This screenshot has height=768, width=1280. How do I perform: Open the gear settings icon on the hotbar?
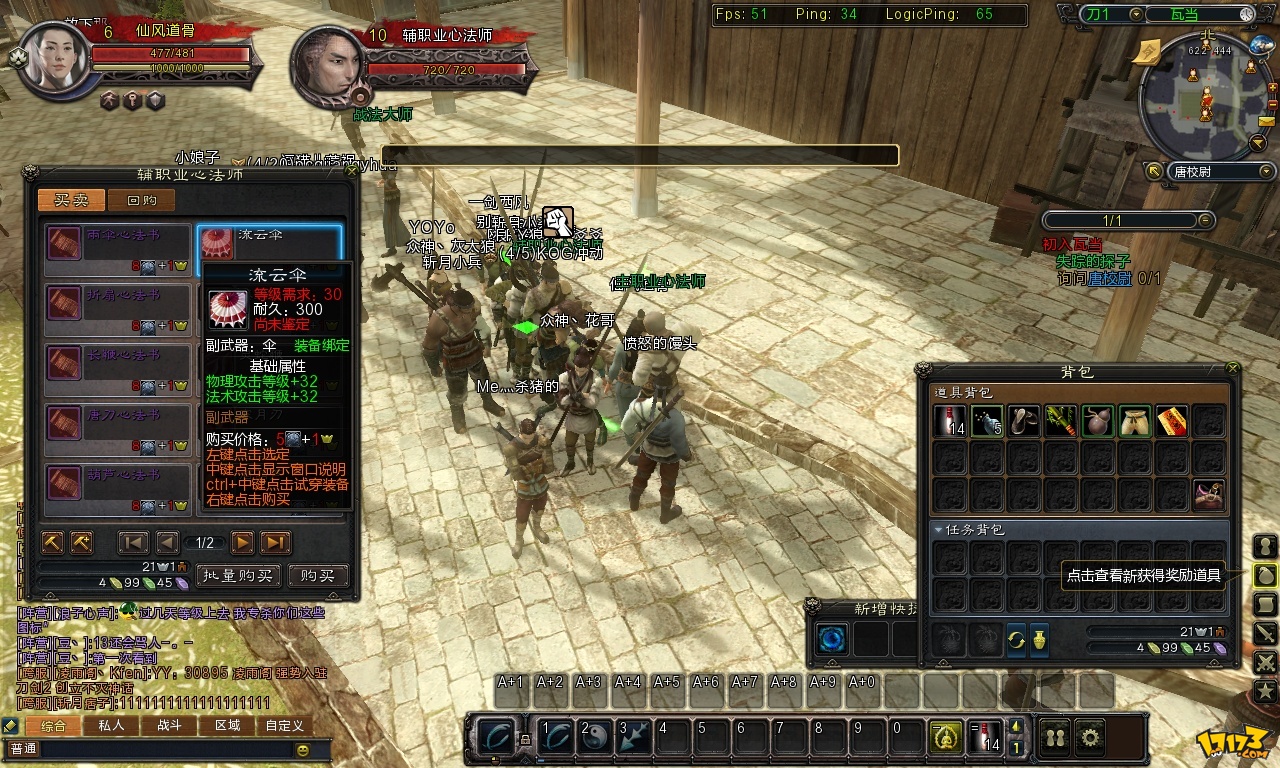(1090, 737)
